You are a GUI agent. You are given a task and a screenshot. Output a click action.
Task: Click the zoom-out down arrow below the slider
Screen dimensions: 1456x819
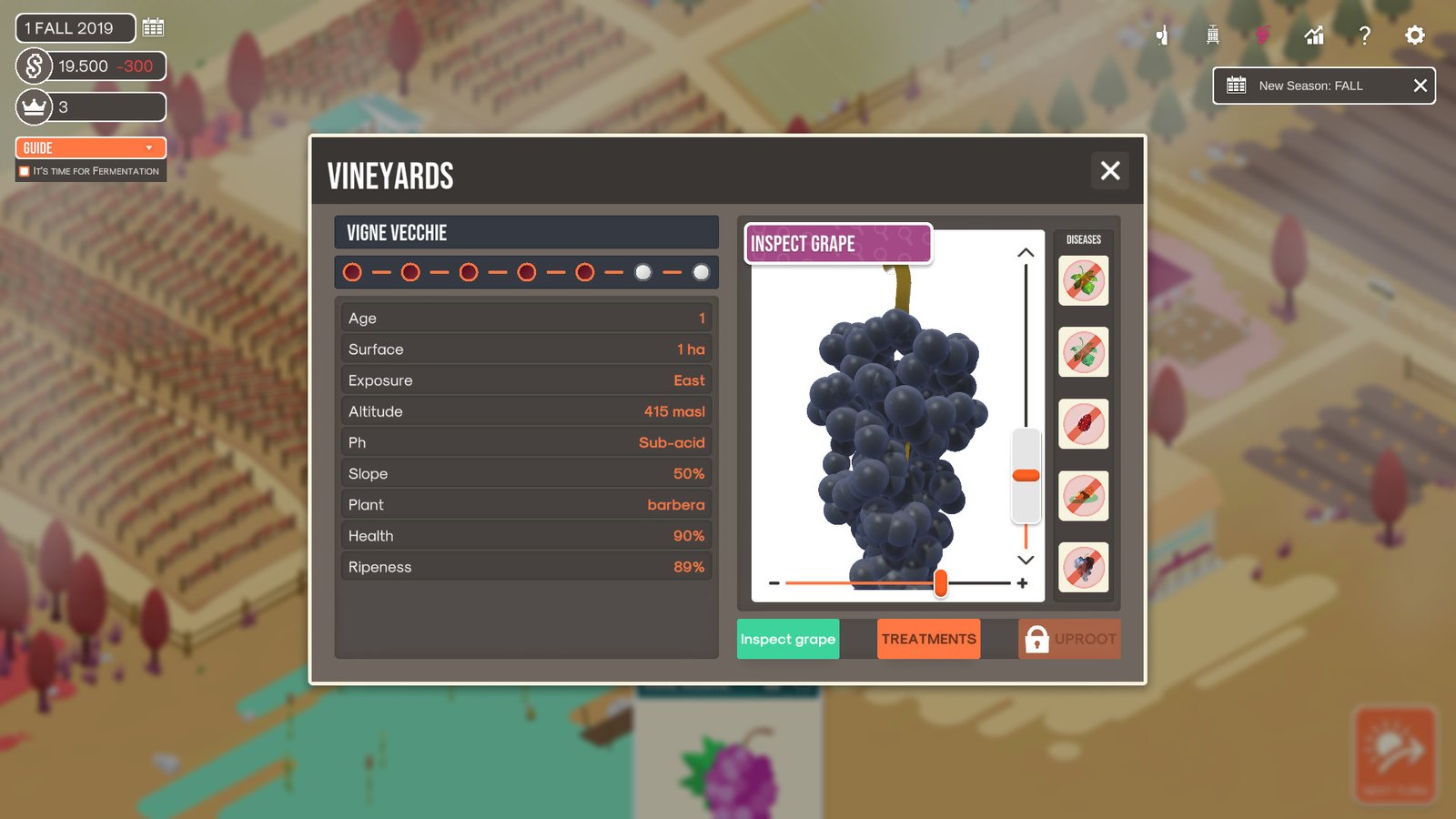pos(1026,561)
